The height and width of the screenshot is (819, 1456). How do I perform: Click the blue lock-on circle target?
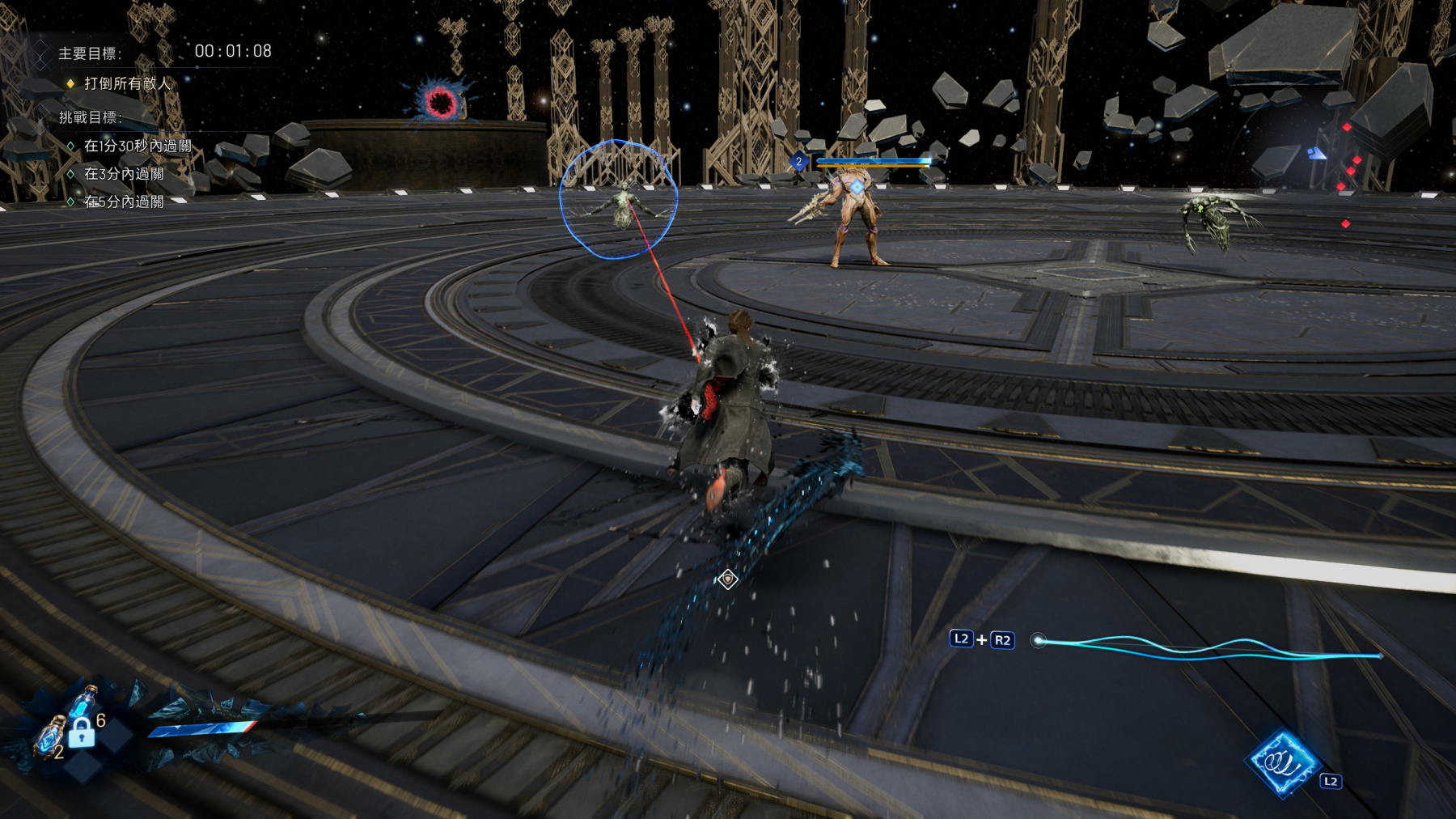coord(619,199)
